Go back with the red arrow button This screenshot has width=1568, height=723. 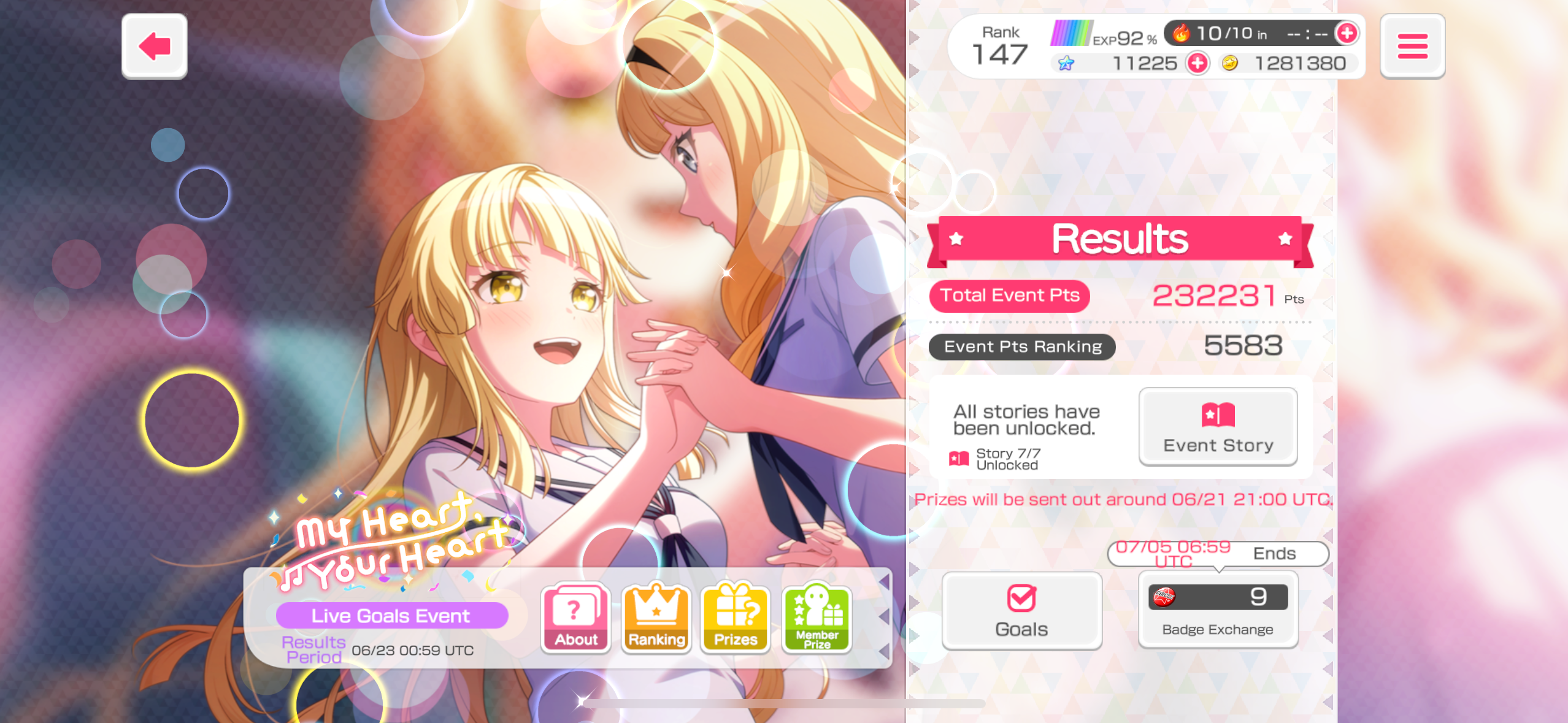point(154,46)
